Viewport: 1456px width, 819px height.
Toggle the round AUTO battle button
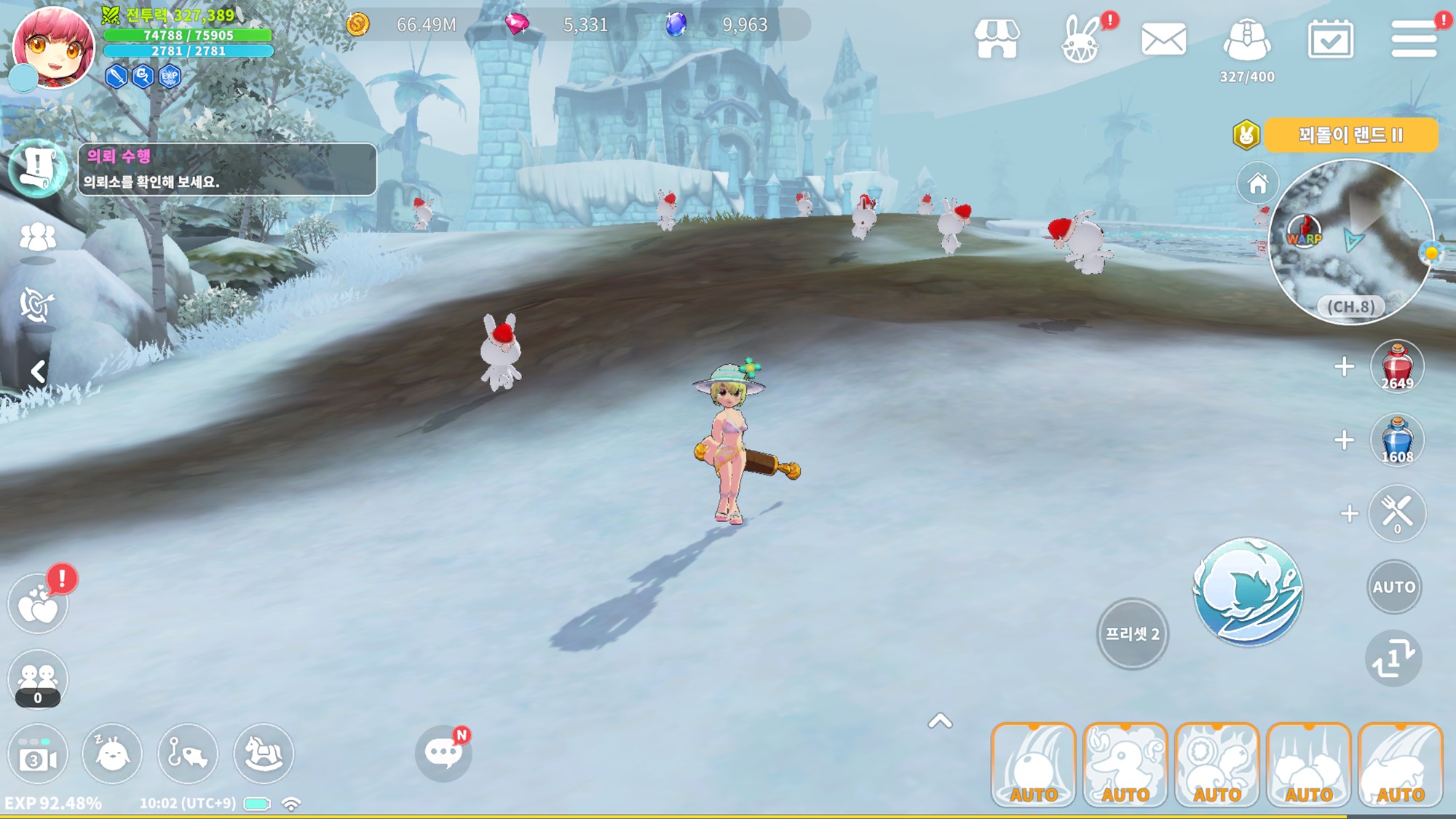[x=1393, y=587]
